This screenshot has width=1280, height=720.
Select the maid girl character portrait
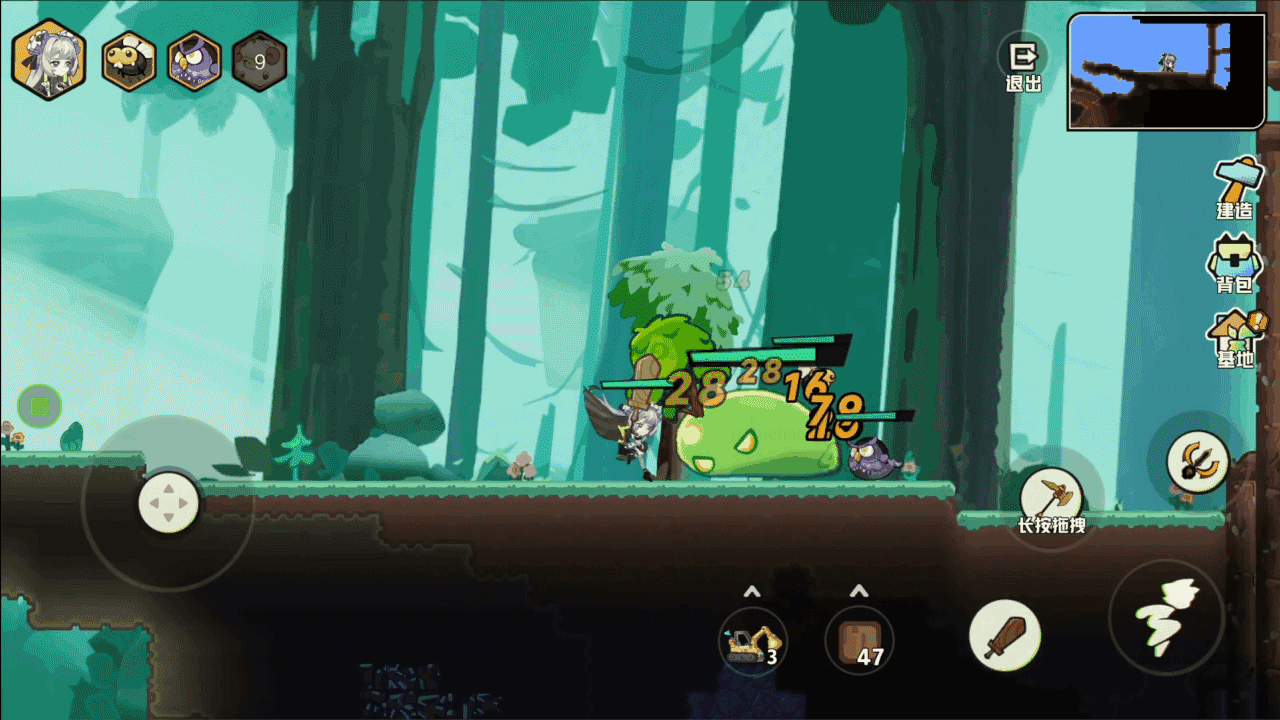[x=48, y=61]
